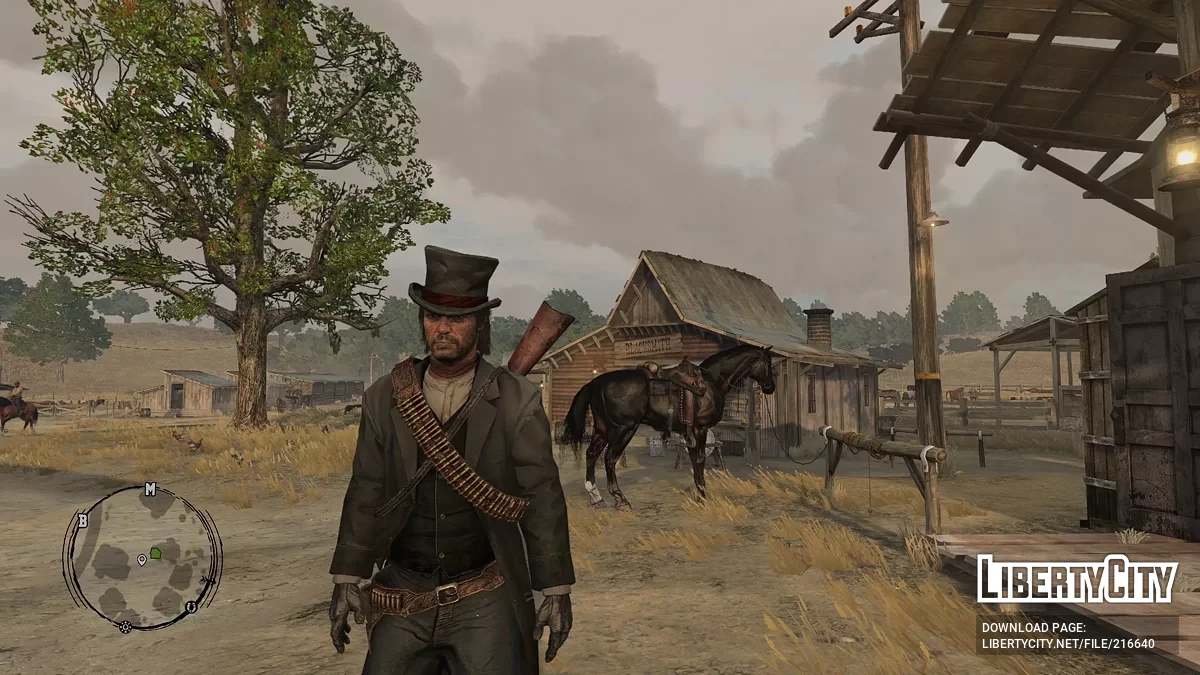
Task: Select the revolver cylinder icon on minimap rim
Action: point(125,627)
